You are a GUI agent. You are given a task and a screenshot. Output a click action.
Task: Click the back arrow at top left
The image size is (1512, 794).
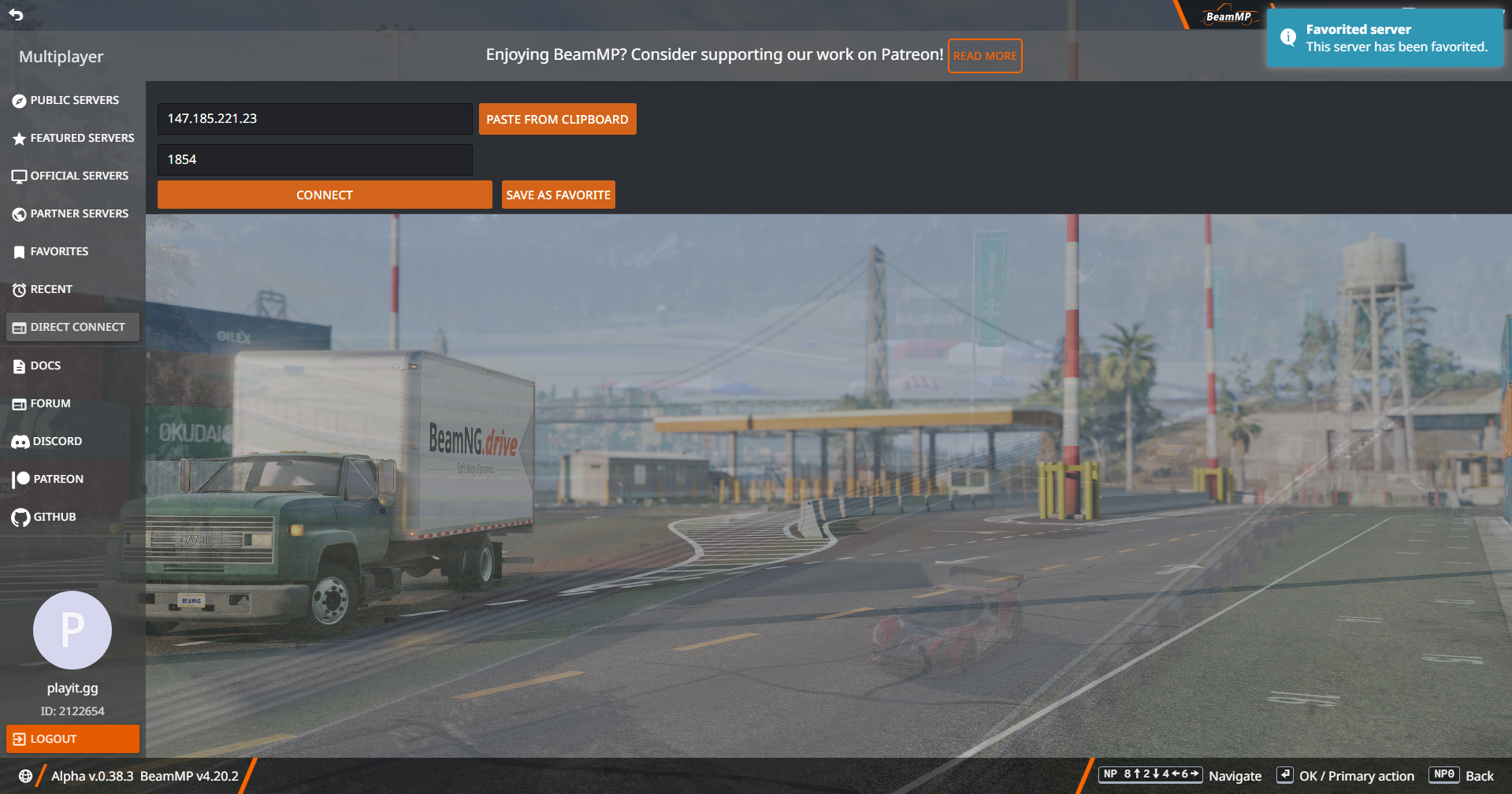tap(16, 14)
